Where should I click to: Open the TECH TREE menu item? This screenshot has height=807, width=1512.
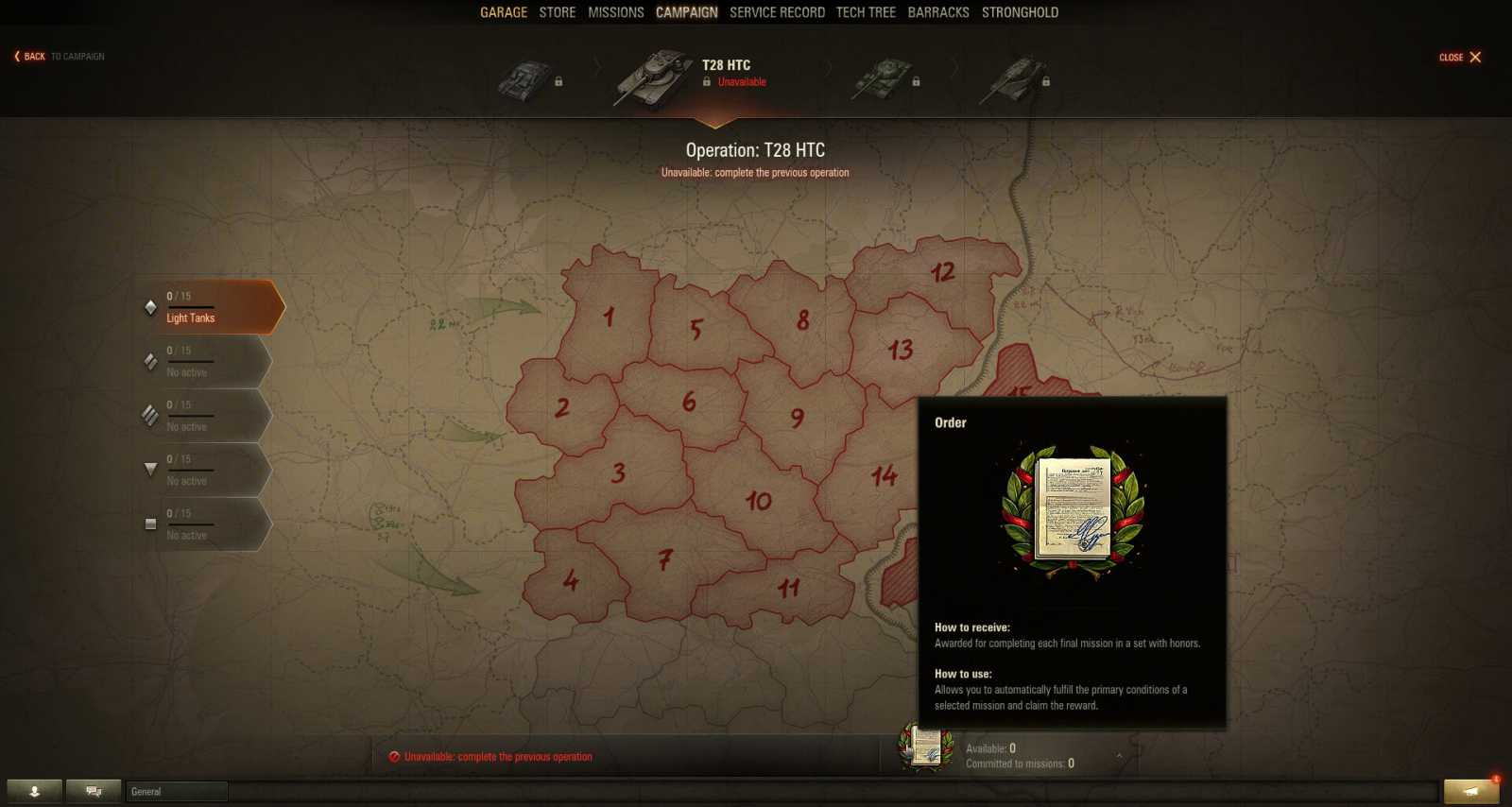pyautogui.click(x=866, y=12)
